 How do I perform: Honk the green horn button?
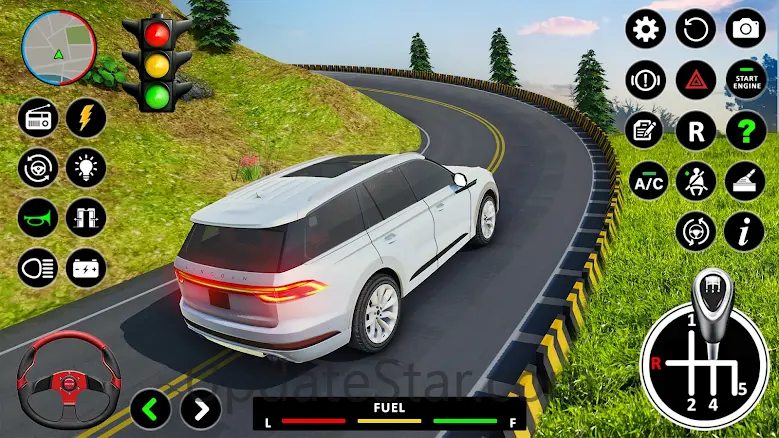37,217
